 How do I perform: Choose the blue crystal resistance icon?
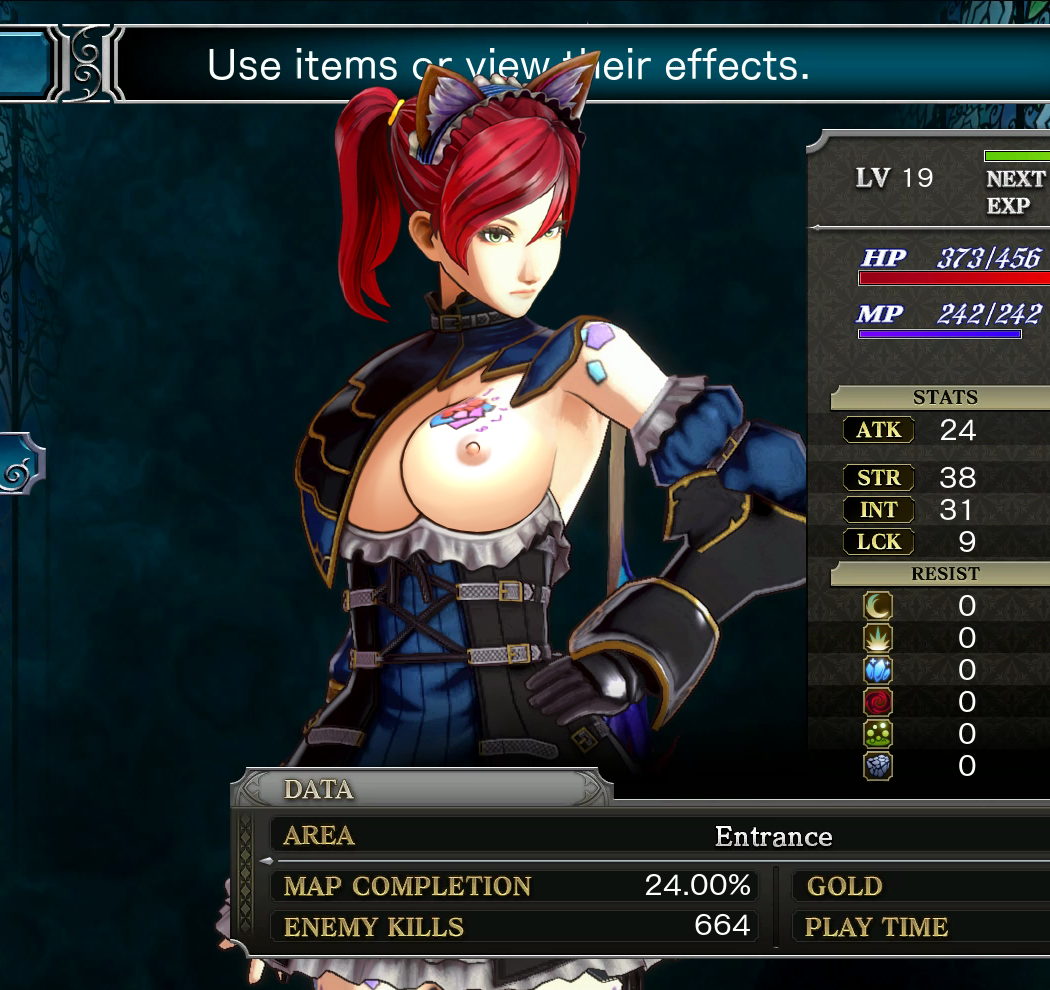[878, 670]
